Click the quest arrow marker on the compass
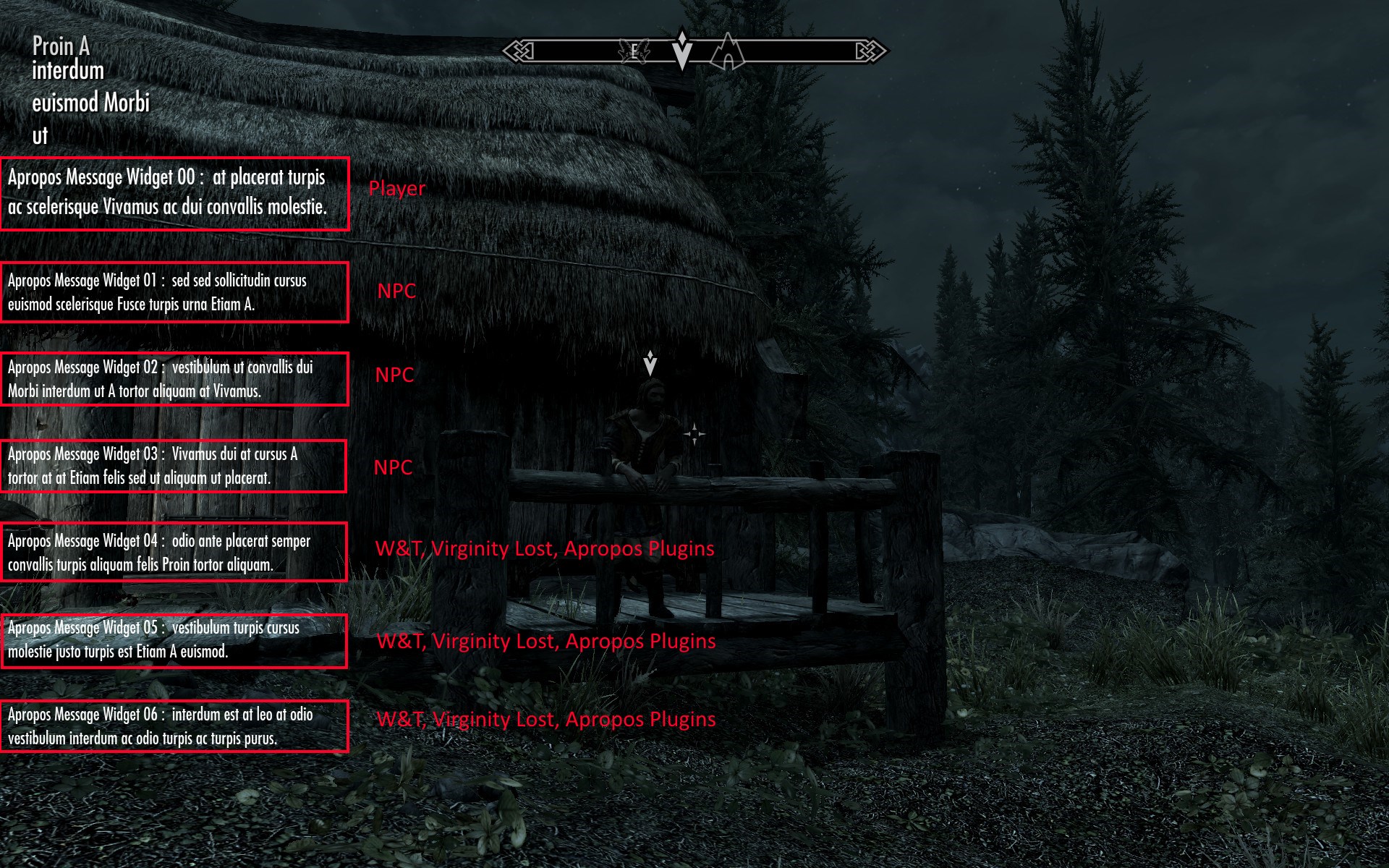 pyautogui.click(x=681, y=49)
